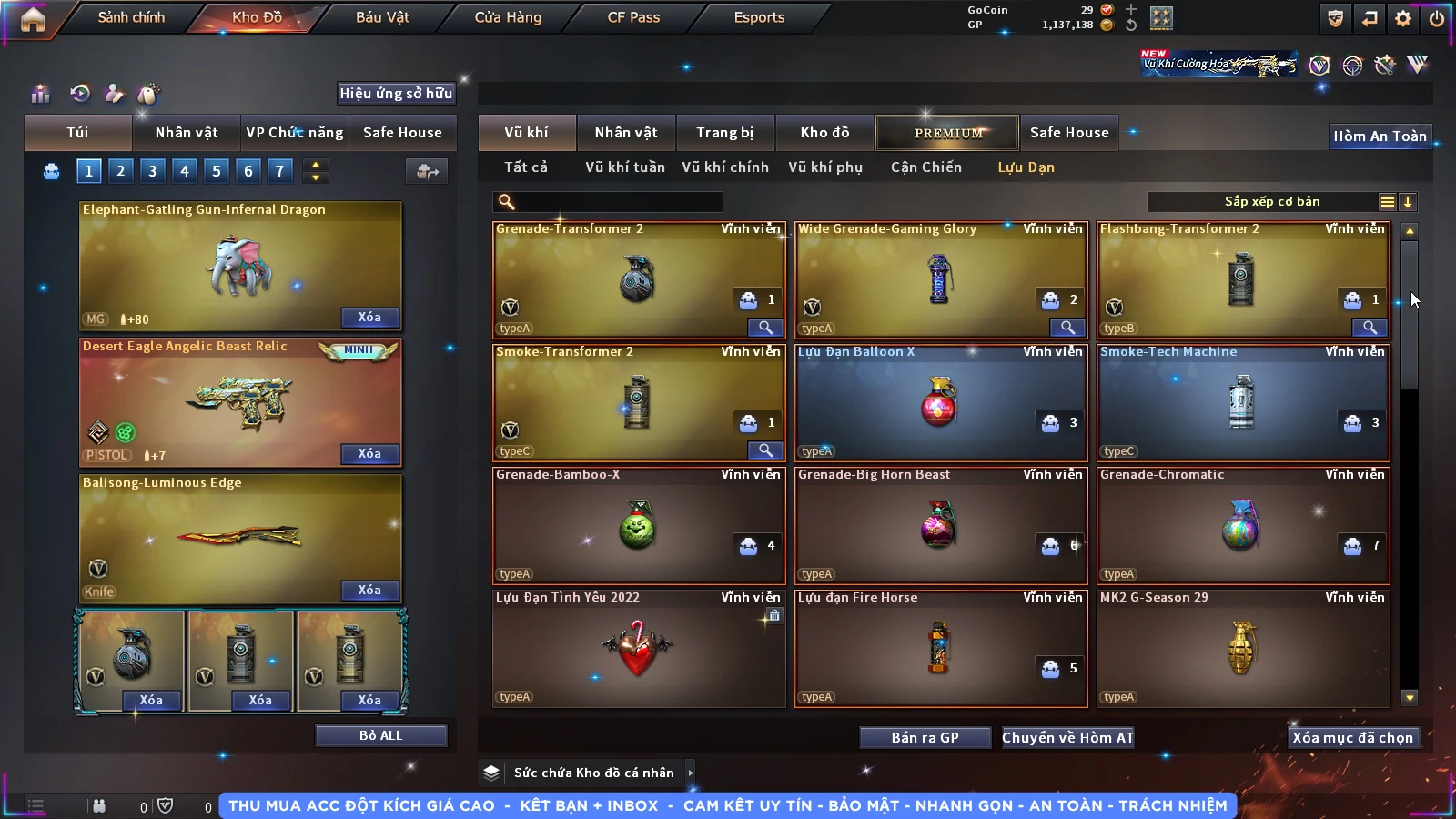Go to the Cửa Hàng shop
The height and width of the screenshot is (819, 1456).
(508, 17)
